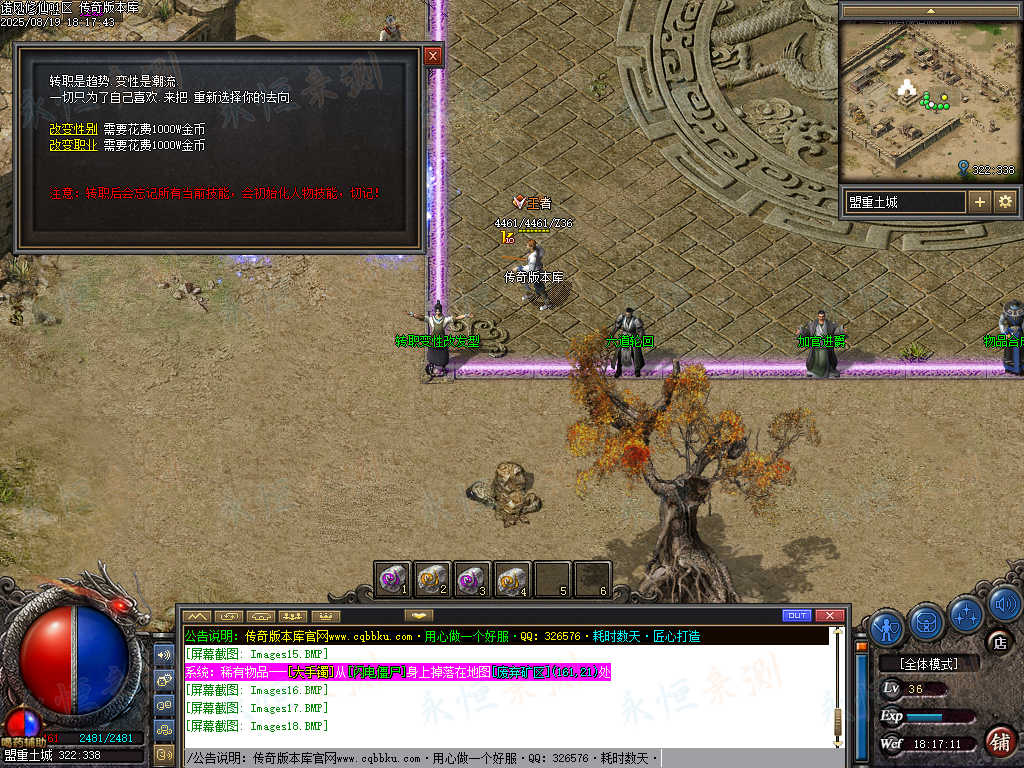This screenshot has width=1024, height=768.
Task: Select the 改变职业 class change option
Action: [x=73, y=145]
